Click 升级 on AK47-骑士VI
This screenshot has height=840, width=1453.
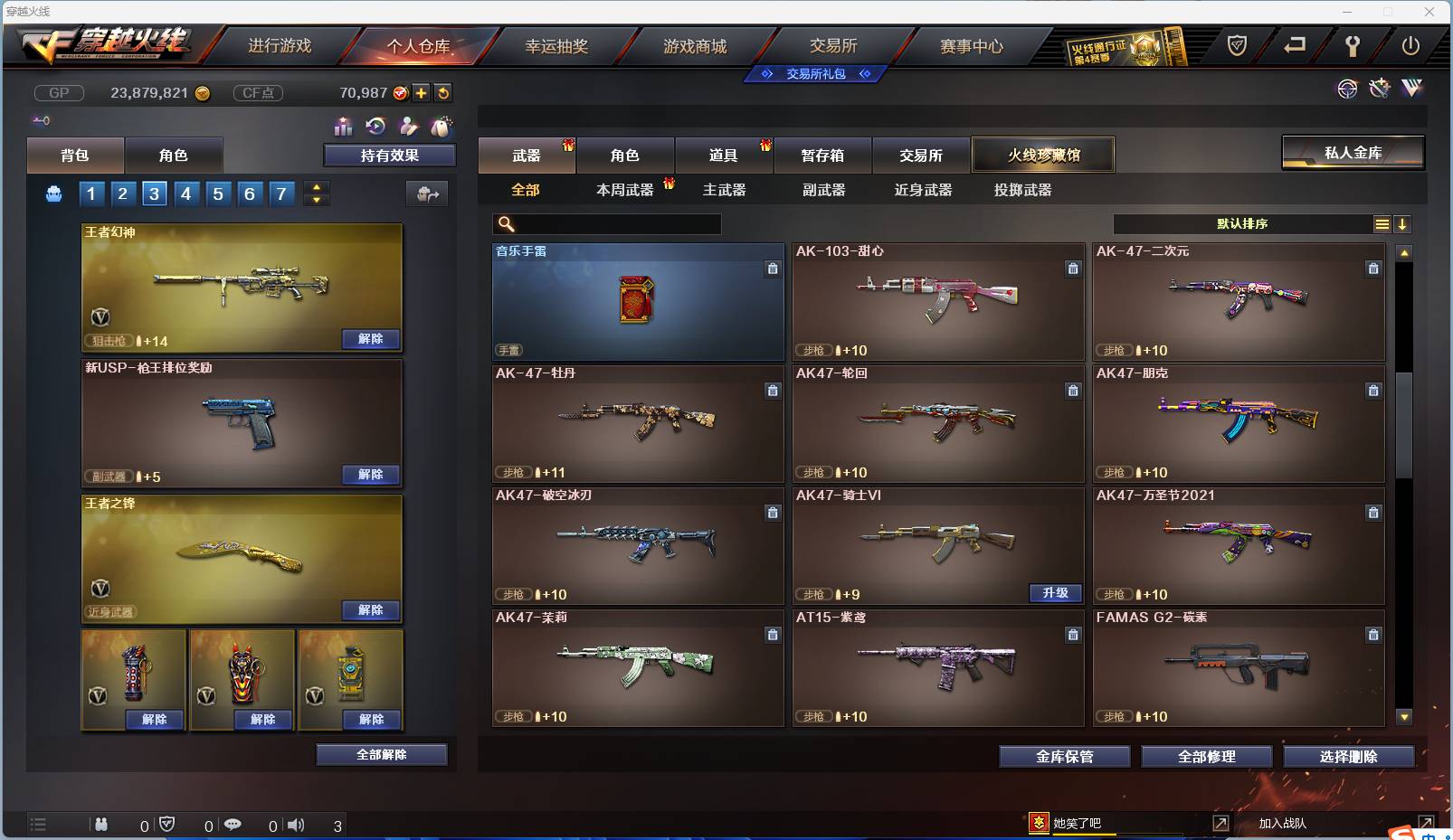pos(1055,594)
